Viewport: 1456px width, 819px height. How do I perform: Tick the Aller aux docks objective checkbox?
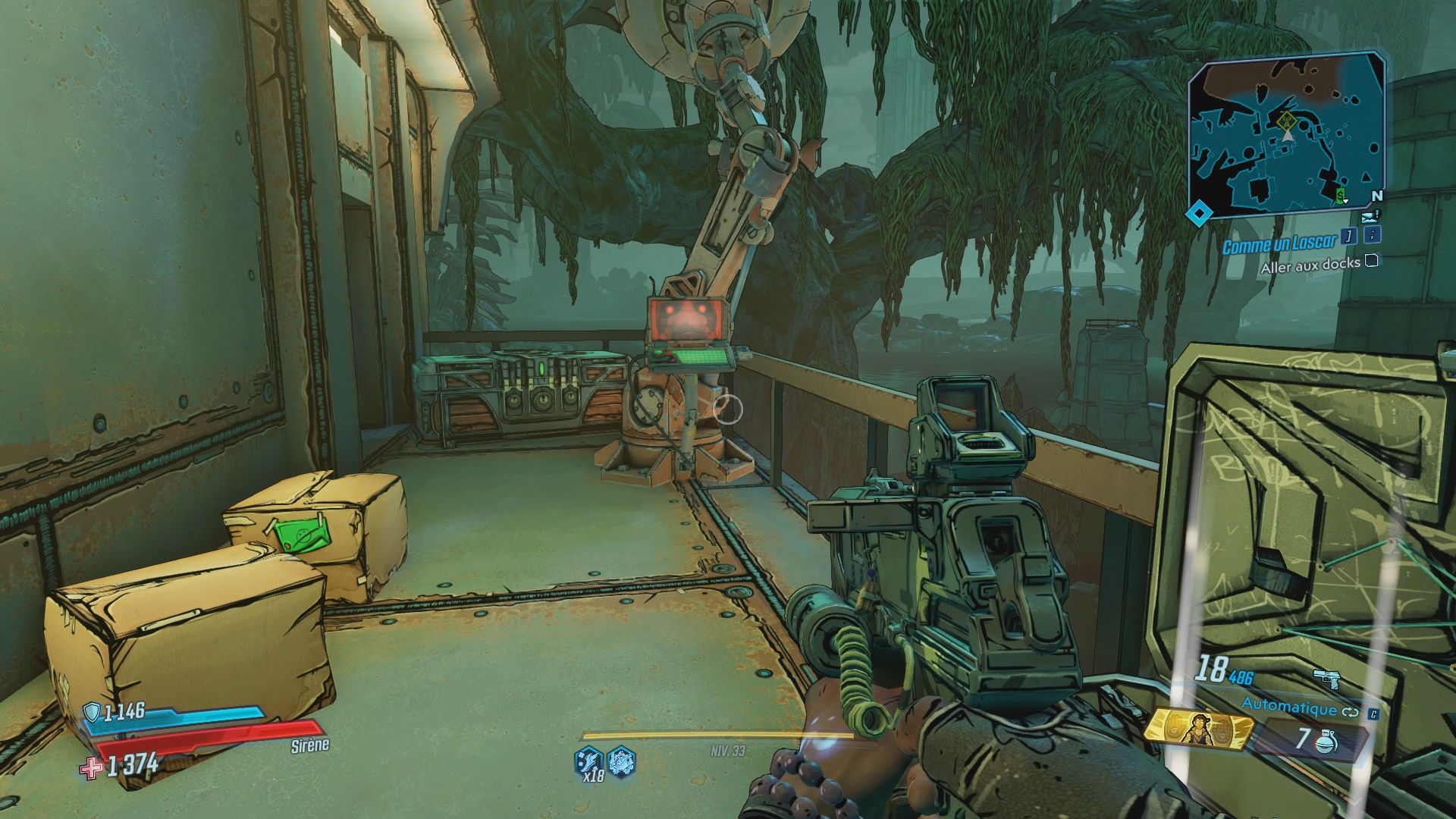1371,262
